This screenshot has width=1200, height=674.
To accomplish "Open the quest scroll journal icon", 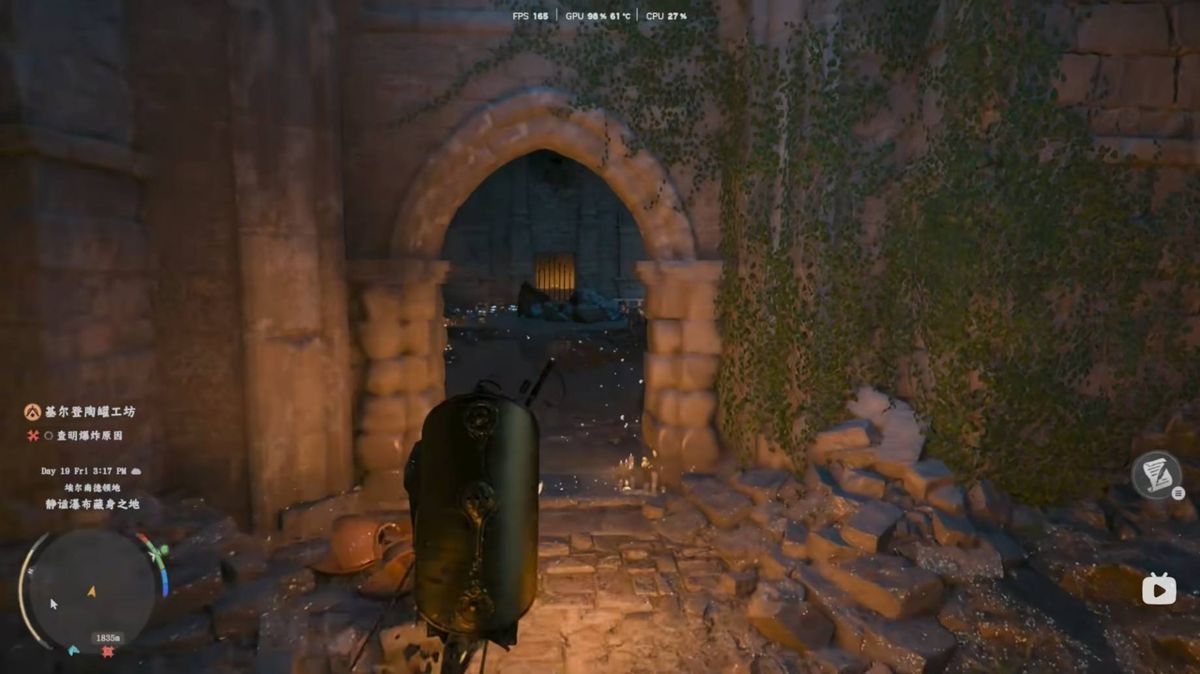I will (x=1156, y=475).
